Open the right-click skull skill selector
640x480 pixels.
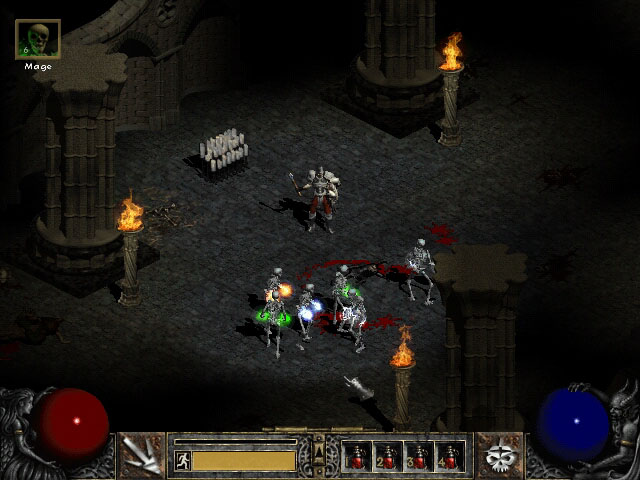pos(498,455)
